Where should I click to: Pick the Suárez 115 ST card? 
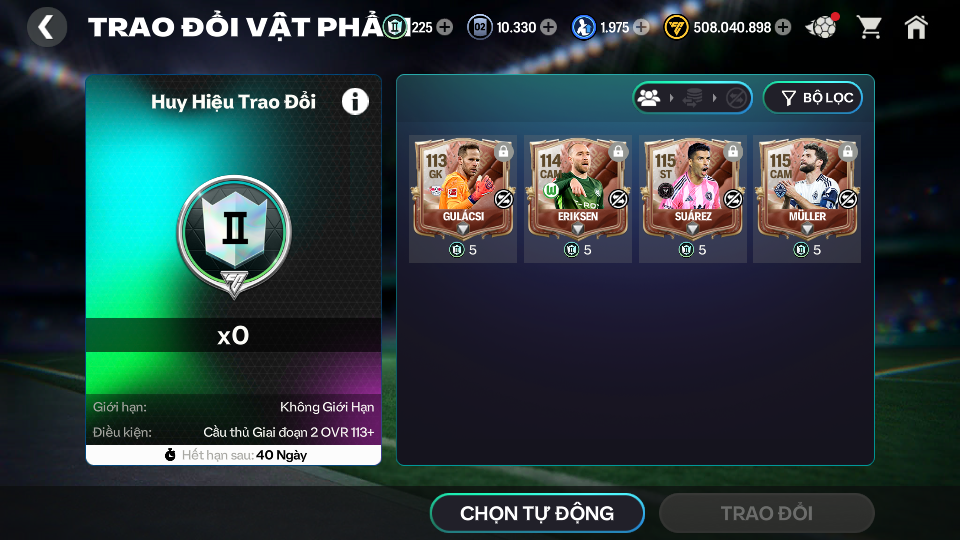(692, 190)
